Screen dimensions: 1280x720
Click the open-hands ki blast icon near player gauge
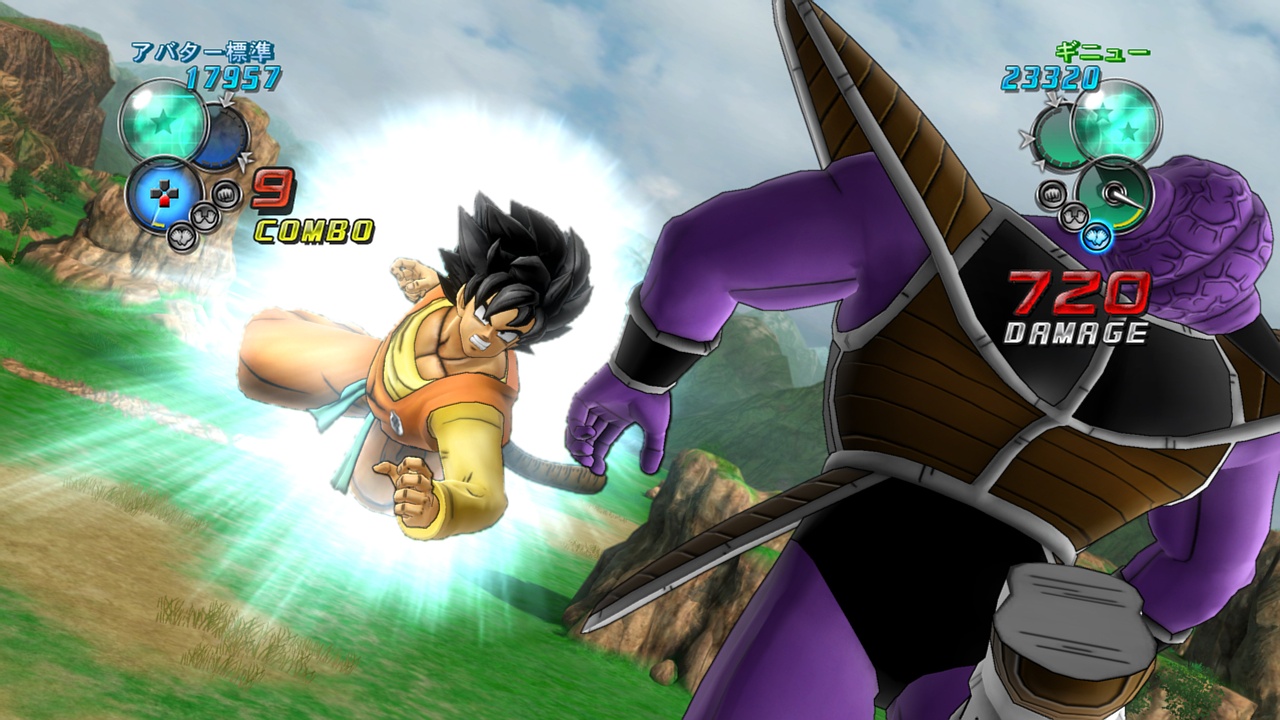182,238
